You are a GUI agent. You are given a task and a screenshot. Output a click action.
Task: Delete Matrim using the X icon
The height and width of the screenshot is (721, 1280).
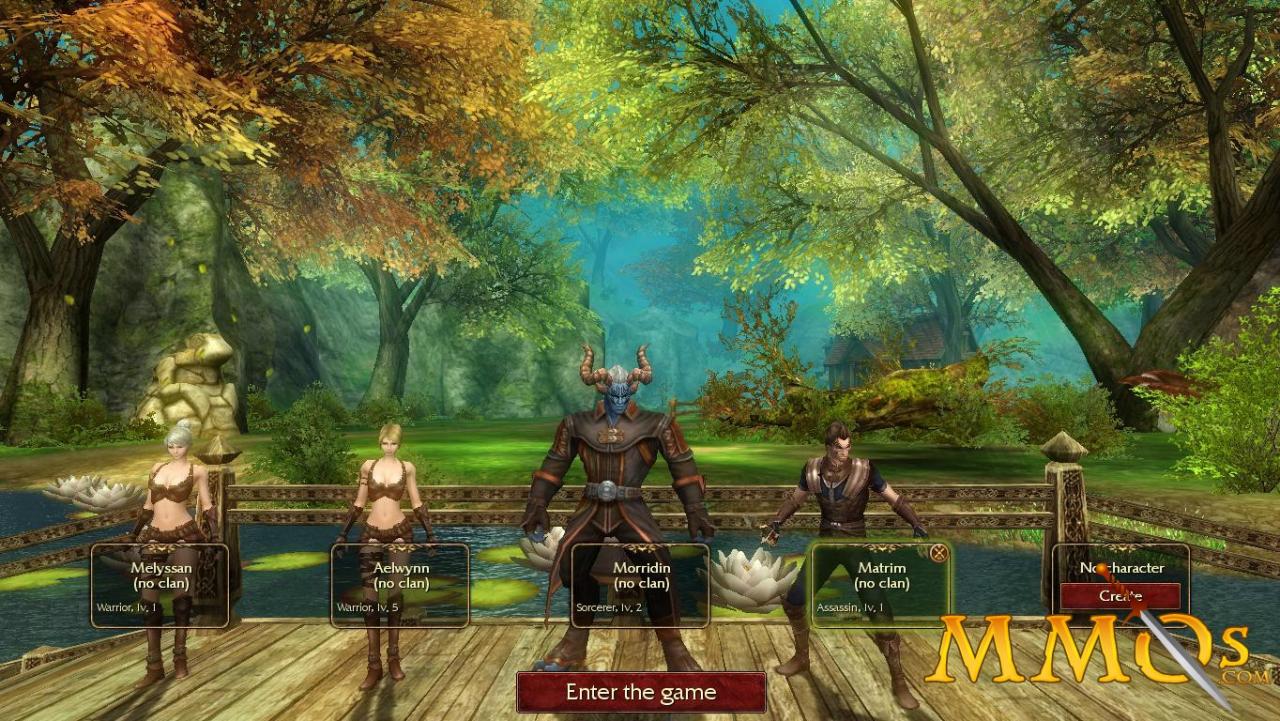tap(938, 552)
